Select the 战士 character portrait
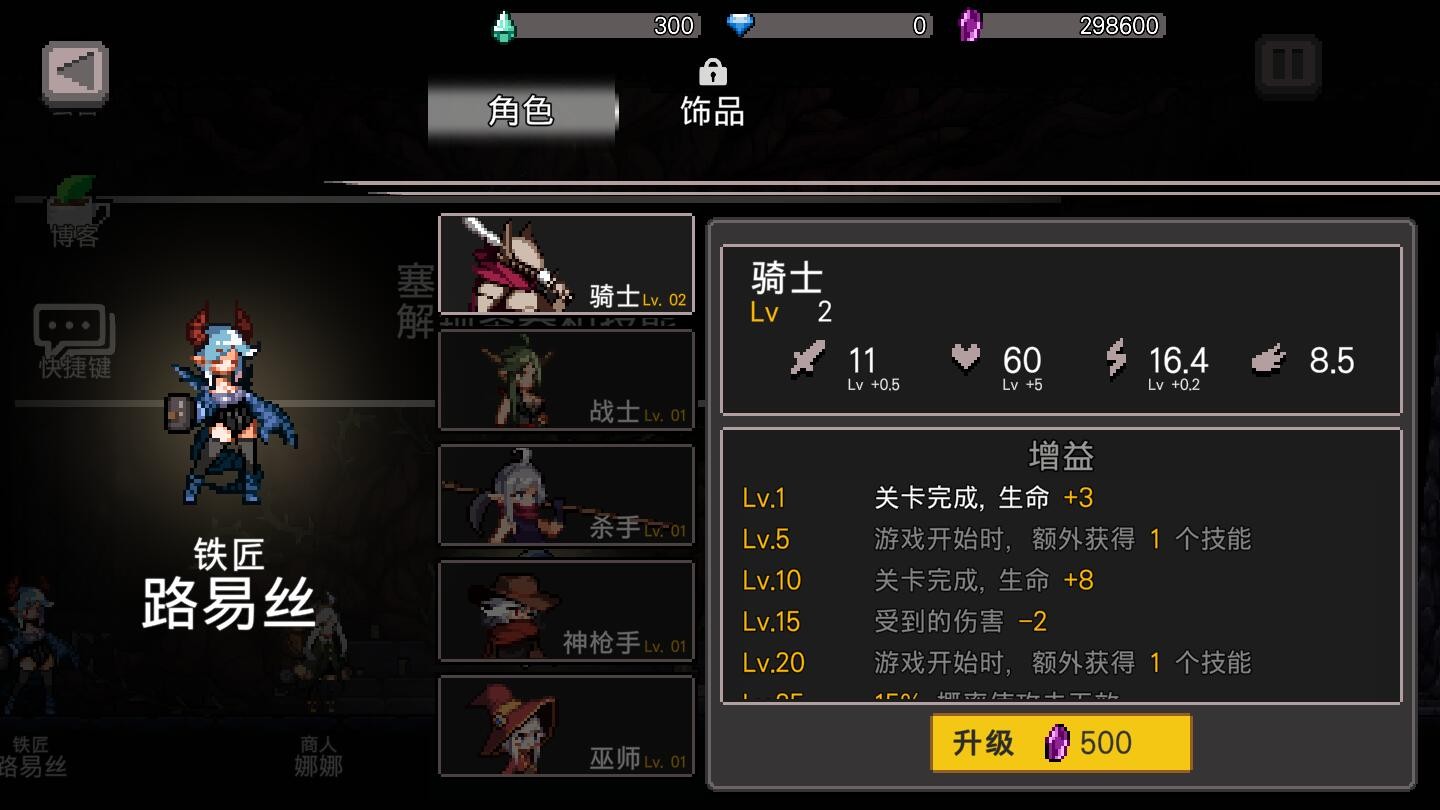 [566, 380]
